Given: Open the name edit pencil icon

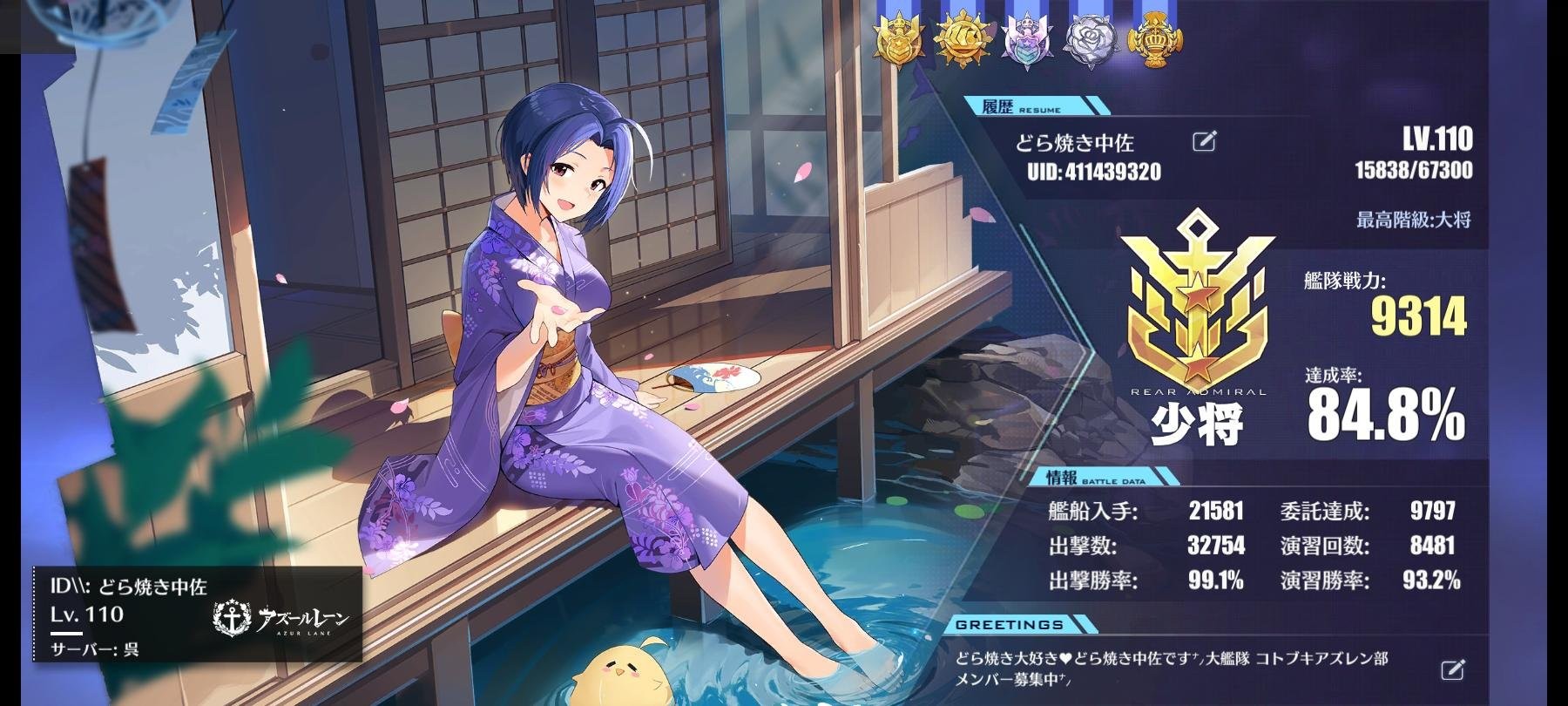Looking at the screenshot, I should tap(1205, 138).
